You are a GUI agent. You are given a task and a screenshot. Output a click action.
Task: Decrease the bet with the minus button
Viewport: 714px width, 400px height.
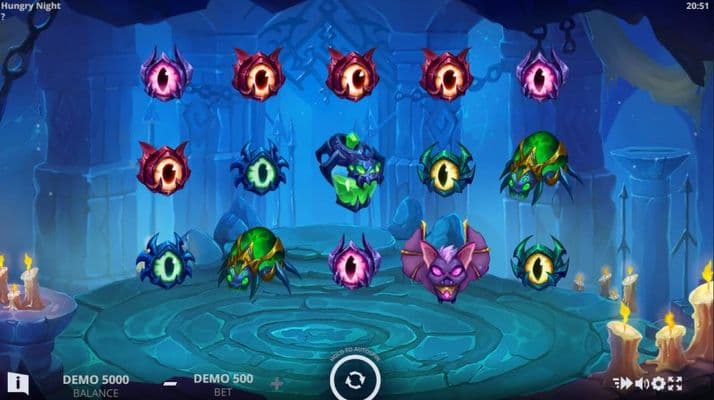pos(170,383)
